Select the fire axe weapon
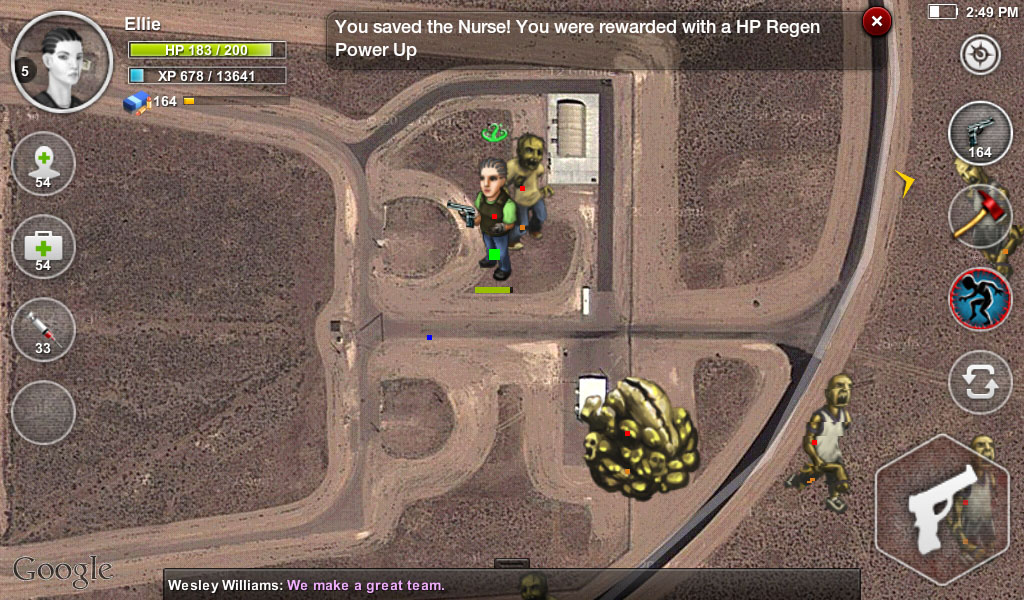Viewport: 1024px width, 600px height. (x=980, y=216)
